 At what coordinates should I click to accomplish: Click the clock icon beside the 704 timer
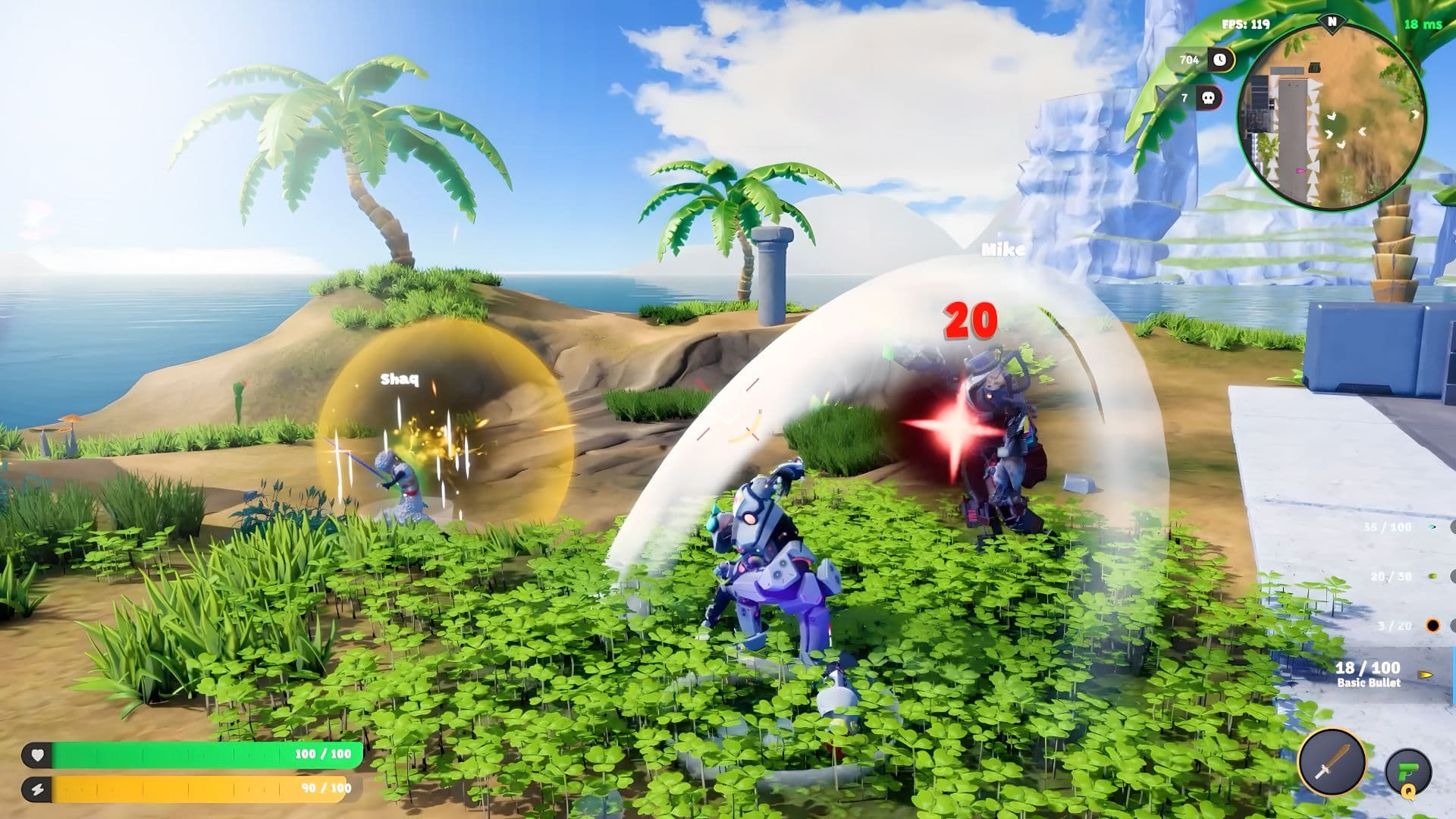1219,59
